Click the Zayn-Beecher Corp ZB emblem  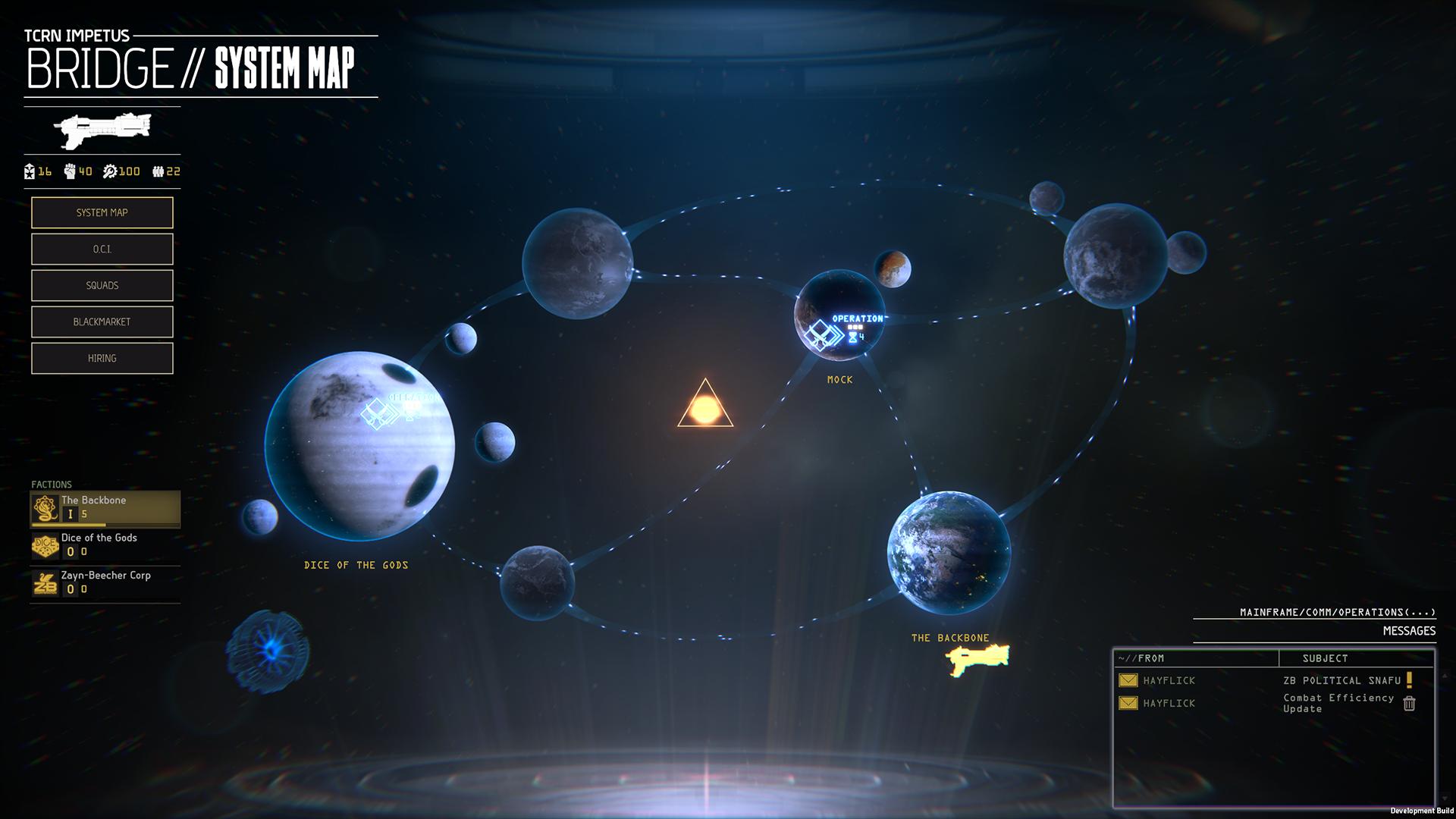point(45,583)
